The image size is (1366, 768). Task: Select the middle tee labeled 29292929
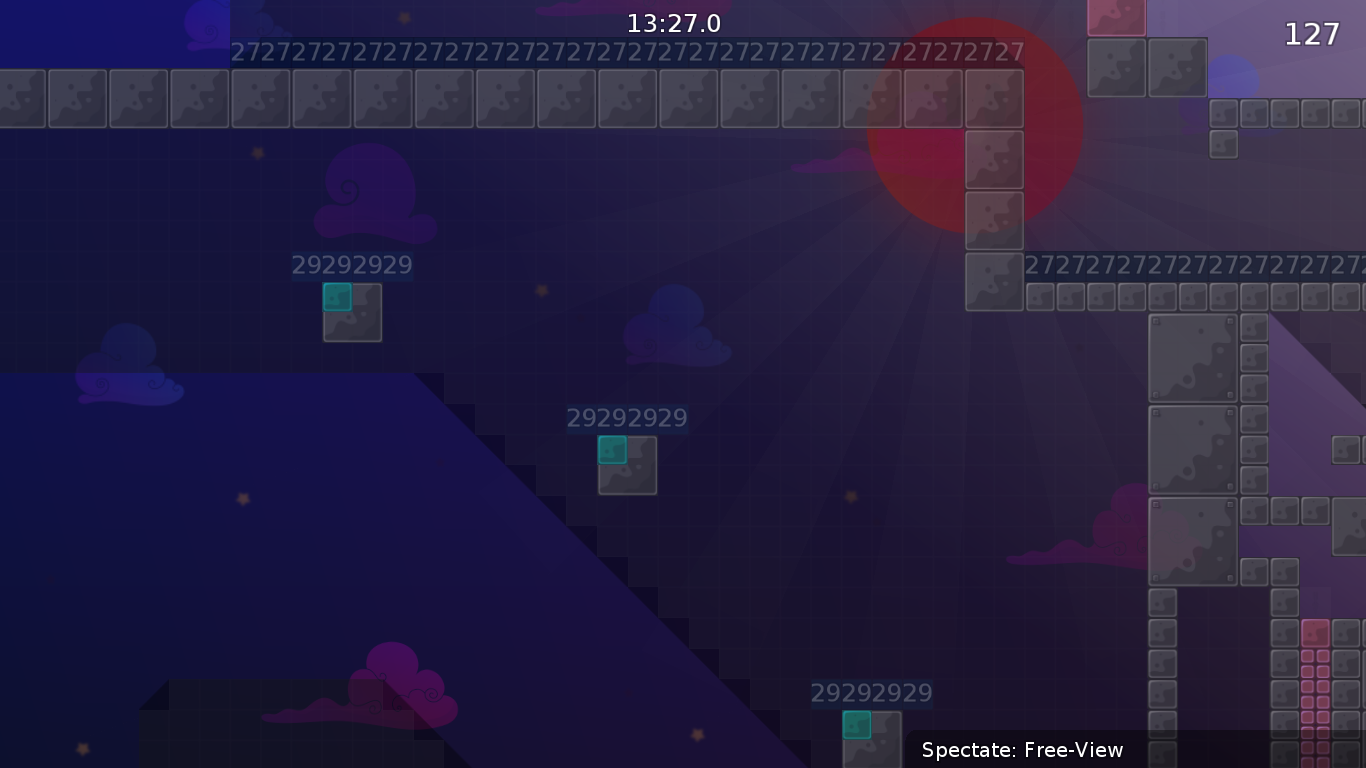click(x=613, y=450)
